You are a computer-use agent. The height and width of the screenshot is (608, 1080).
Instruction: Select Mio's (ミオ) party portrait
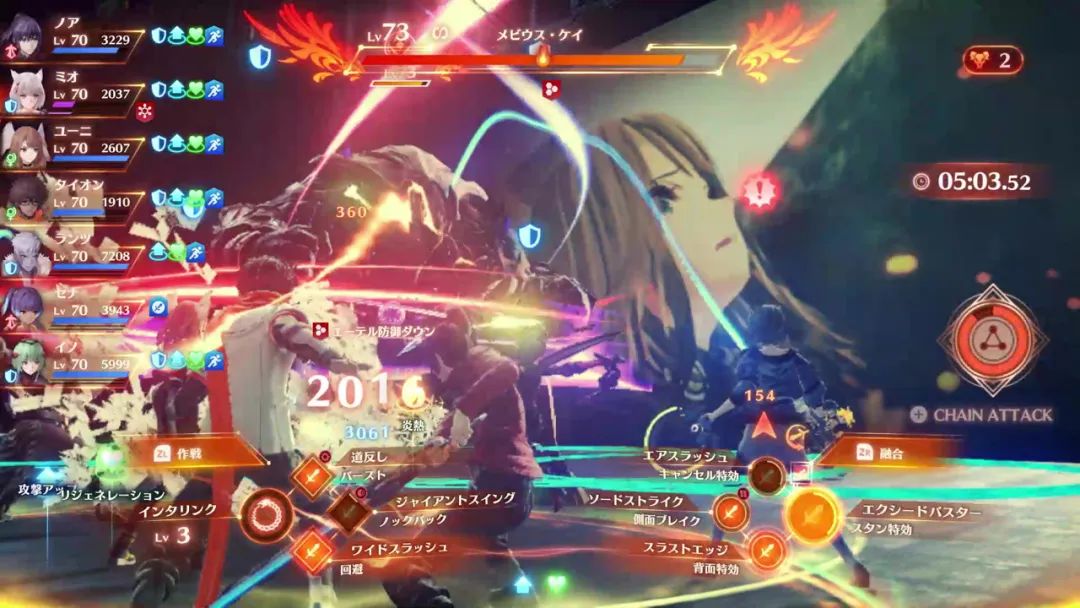click(x=22, y=91)
